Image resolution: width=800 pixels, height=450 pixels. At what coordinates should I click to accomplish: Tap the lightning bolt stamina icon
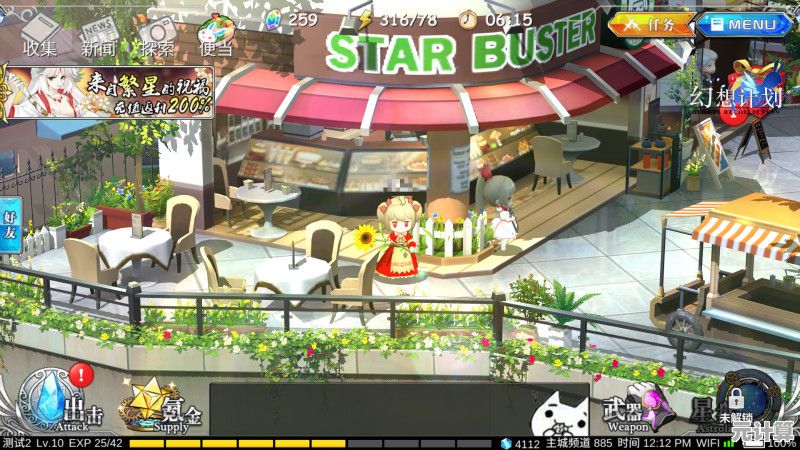click(x=365, y=19)
